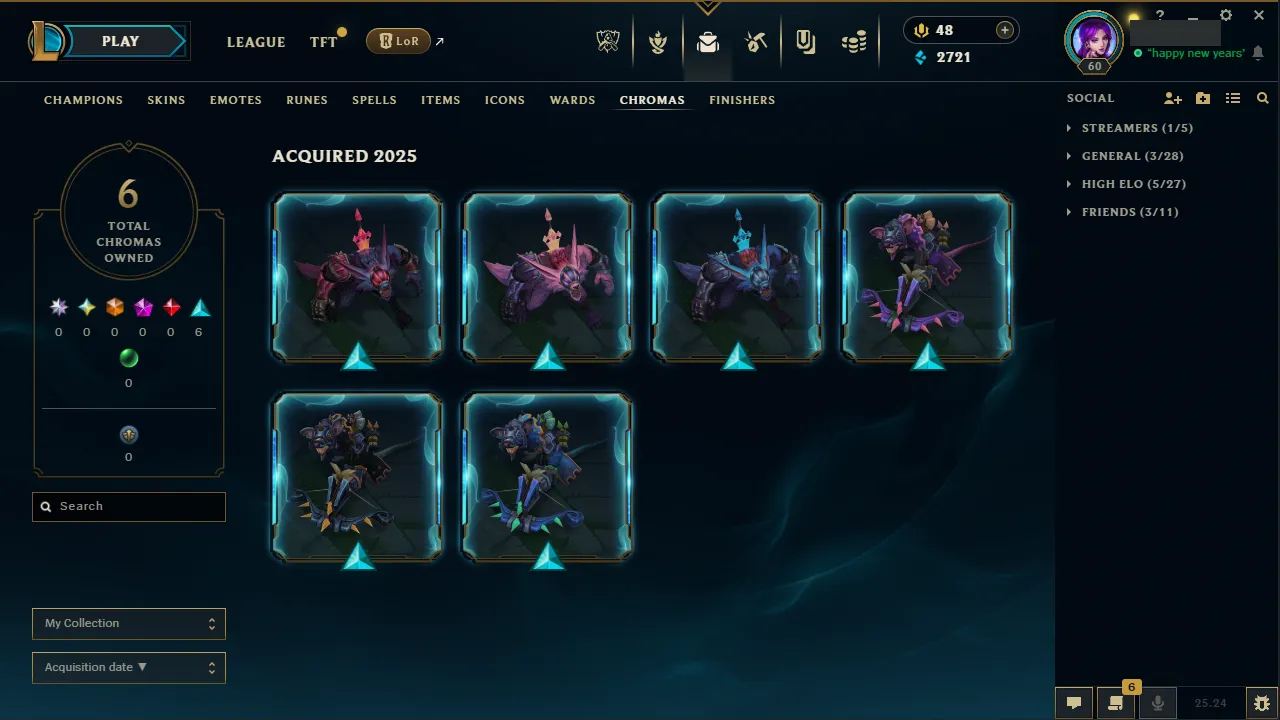
Task: Toggle the friends list view icon
Action: (1233, 98)
